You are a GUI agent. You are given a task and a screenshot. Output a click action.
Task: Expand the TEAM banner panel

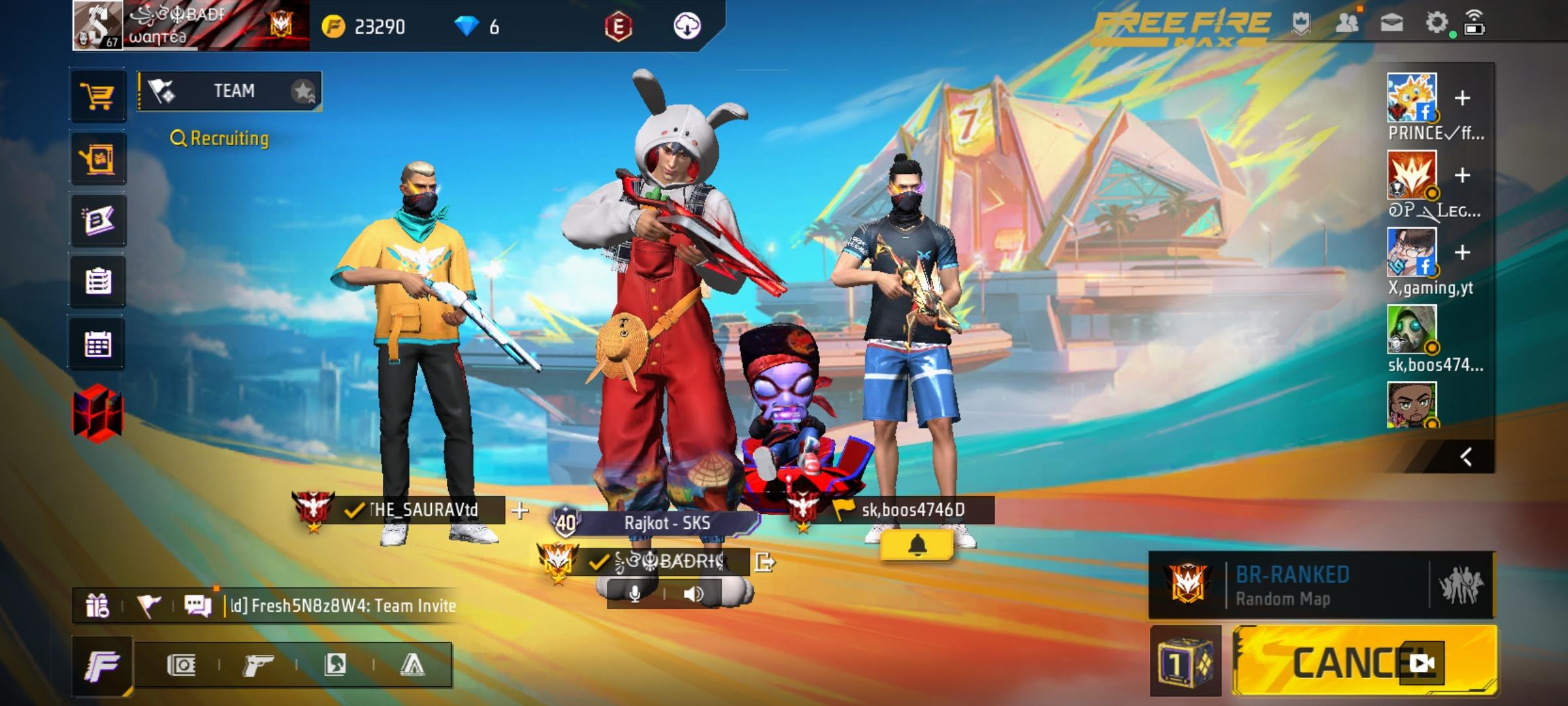(229, 91)
